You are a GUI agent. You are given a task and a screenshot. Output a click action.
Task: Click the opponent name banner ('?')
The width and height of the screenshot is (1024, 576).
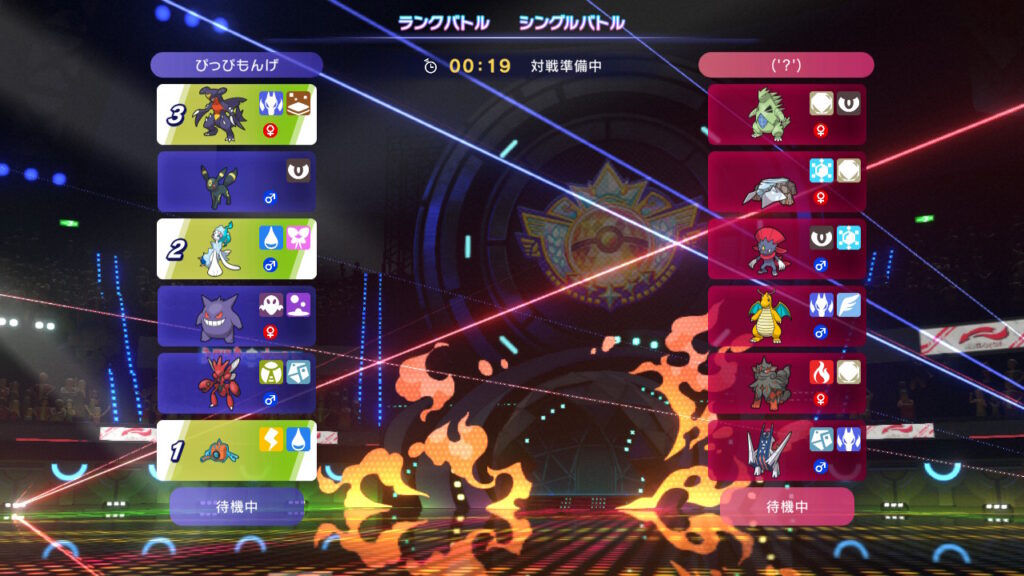click(x=786, y=65)
